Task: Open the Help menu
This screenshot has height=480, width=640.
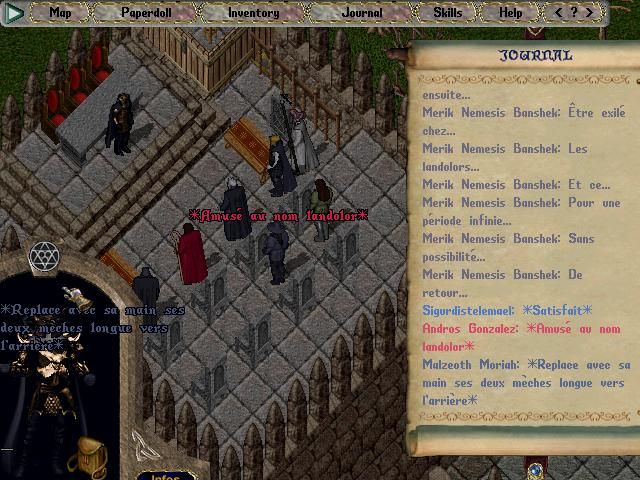Action: point(510,13)
